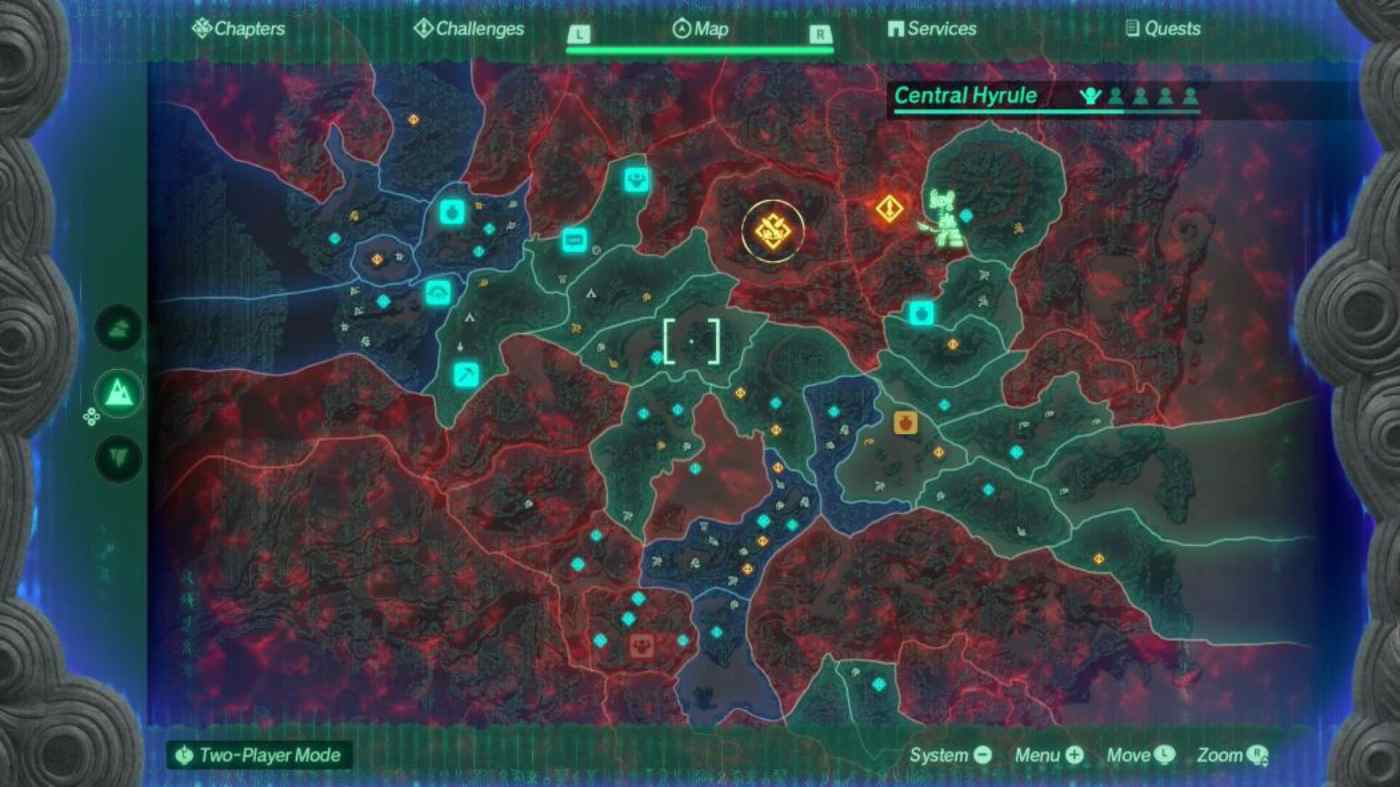Show the sky layer with the cloud icon
The image size is (1400, 787).
(x=119, y=328)
